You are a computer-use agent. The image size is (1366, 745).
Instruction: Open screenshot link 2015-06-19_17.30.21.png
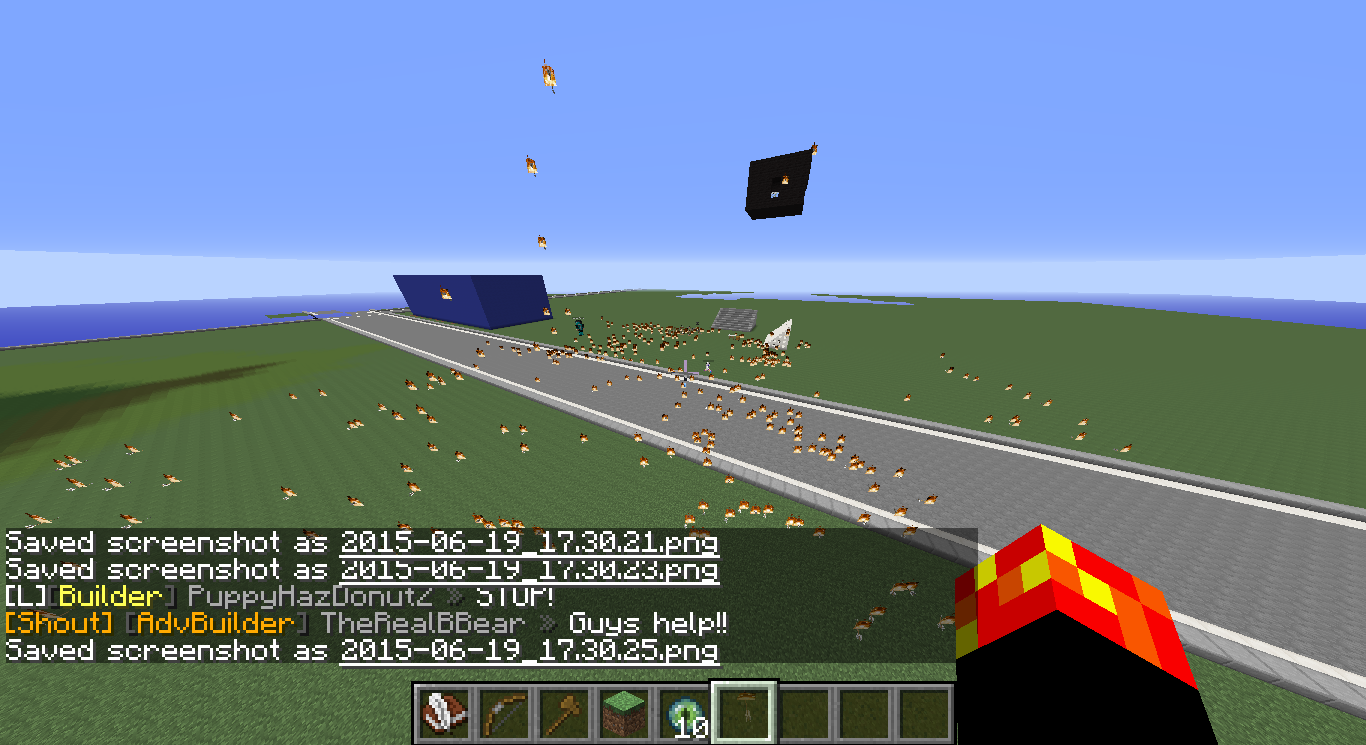tap(529, 543)
